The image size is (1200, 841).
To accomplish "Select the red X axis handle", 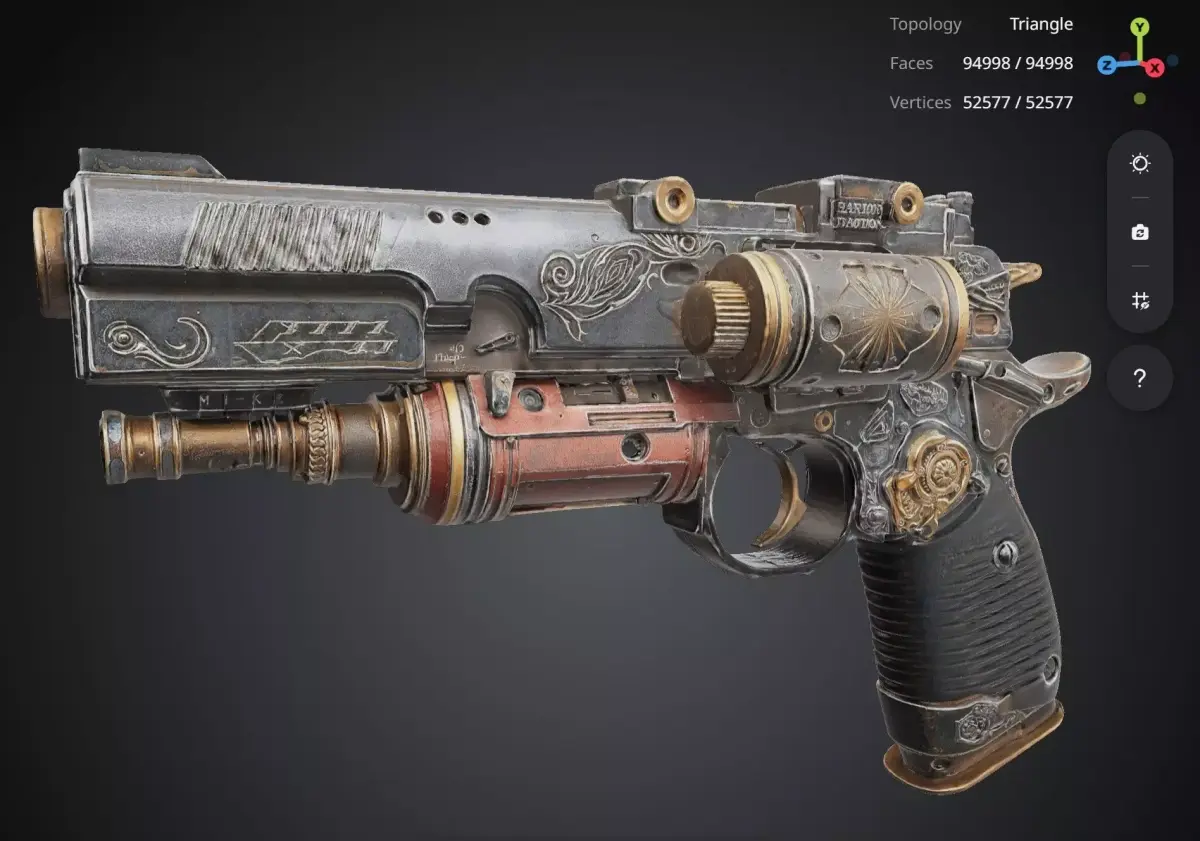I will point(1155,67).
